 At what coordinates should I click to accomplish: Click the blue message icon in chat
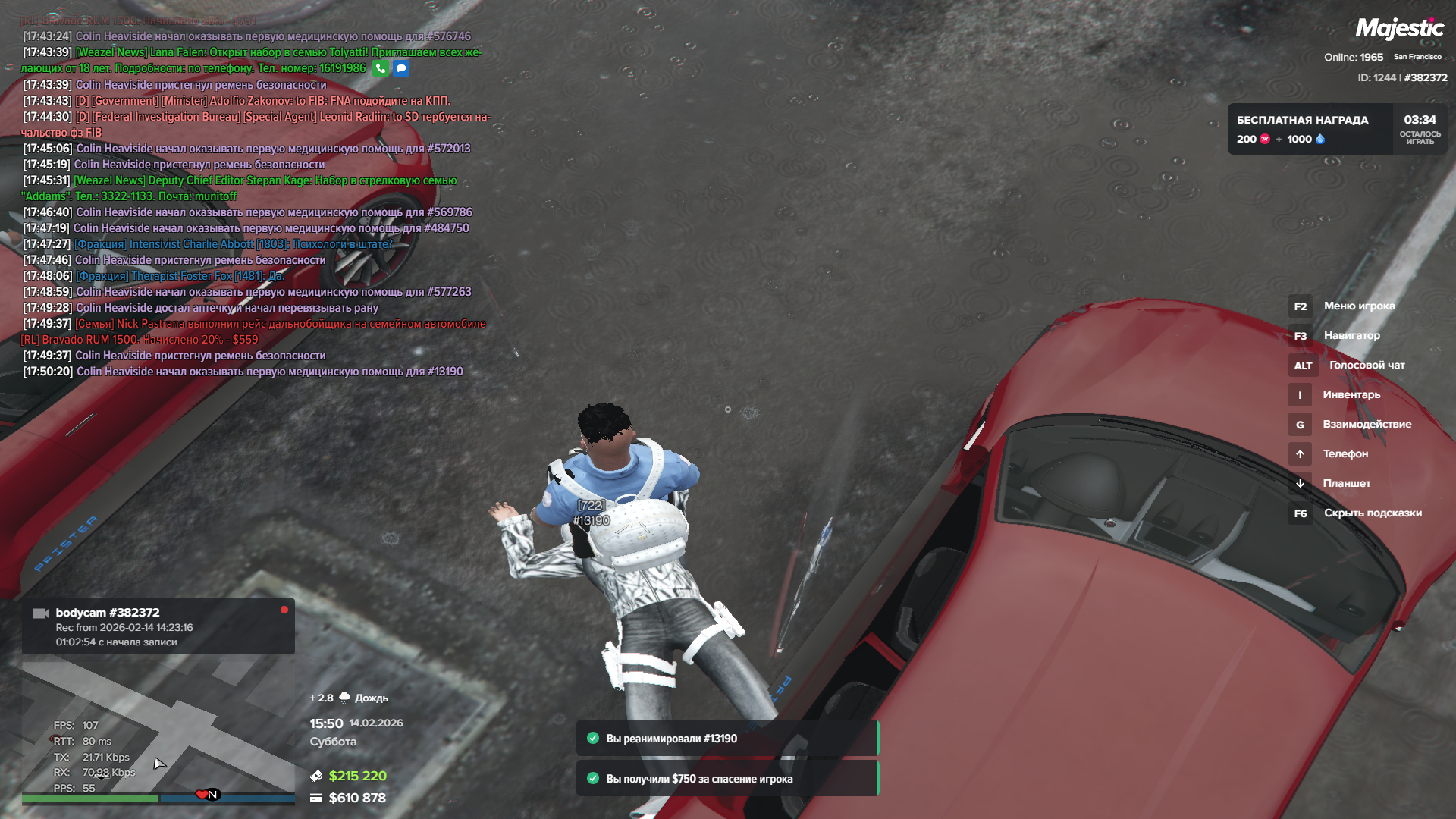coord(401,68)
